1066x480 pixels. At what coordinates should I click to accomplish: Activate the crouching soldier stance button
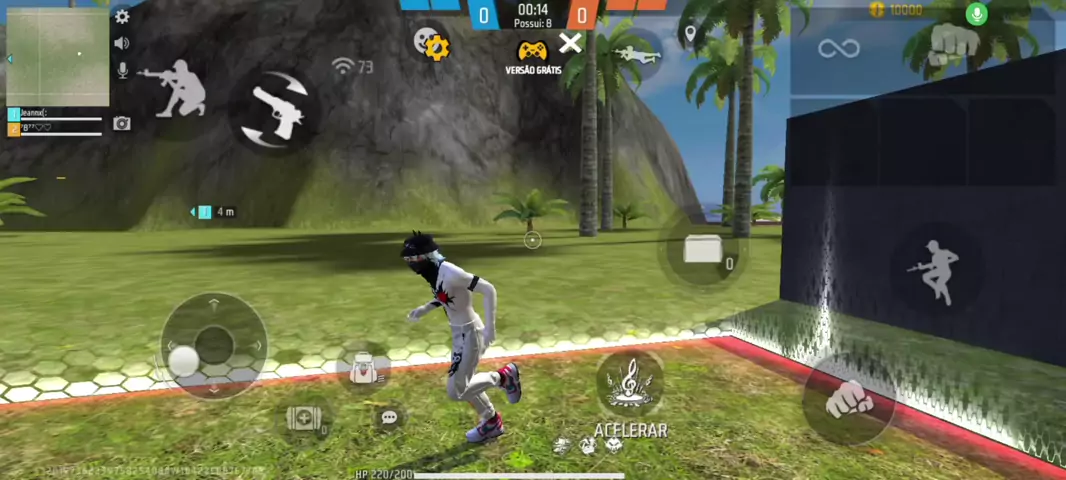click(173, 88)
